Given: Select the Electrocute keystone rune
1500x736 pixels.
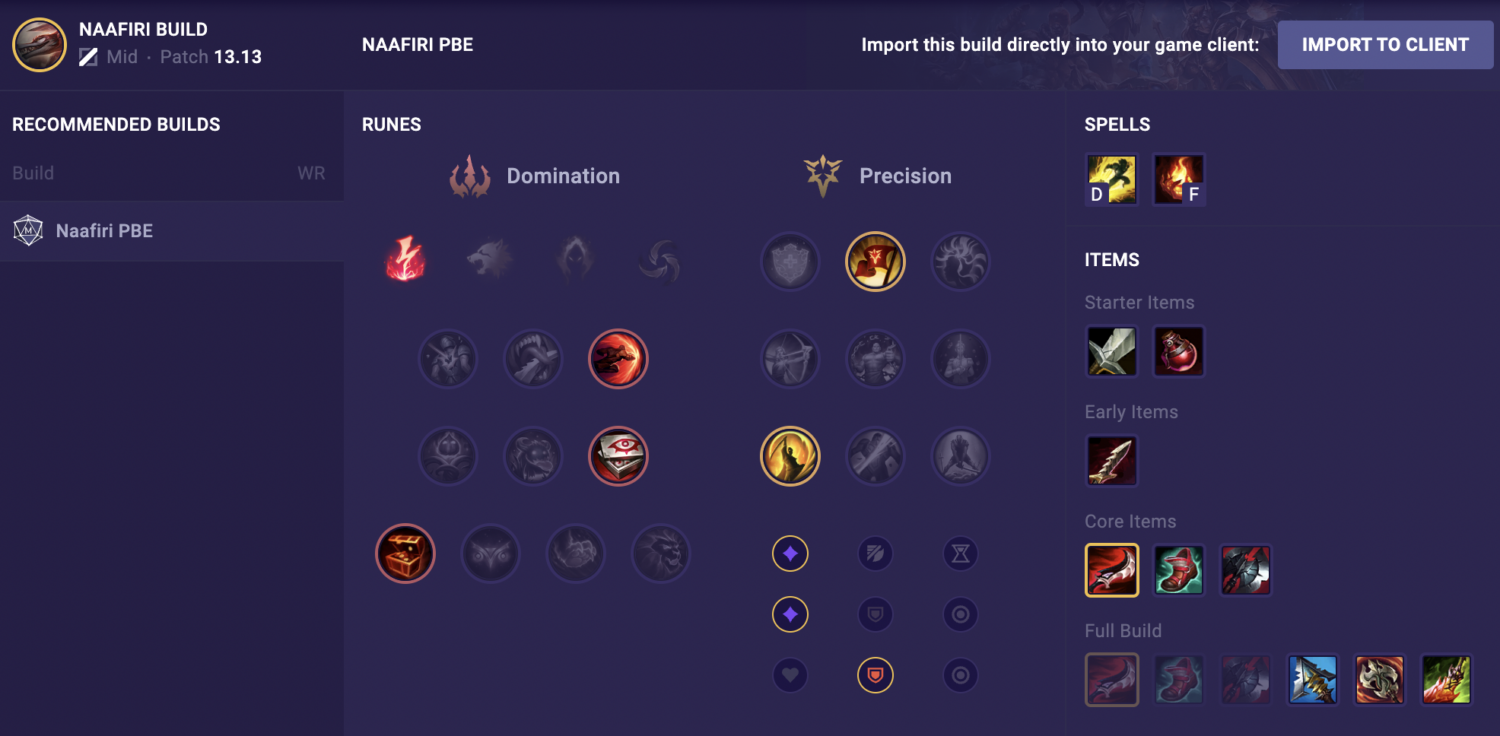Looking at the screenshot, I should pyautogui.click(x=405, y=260).
